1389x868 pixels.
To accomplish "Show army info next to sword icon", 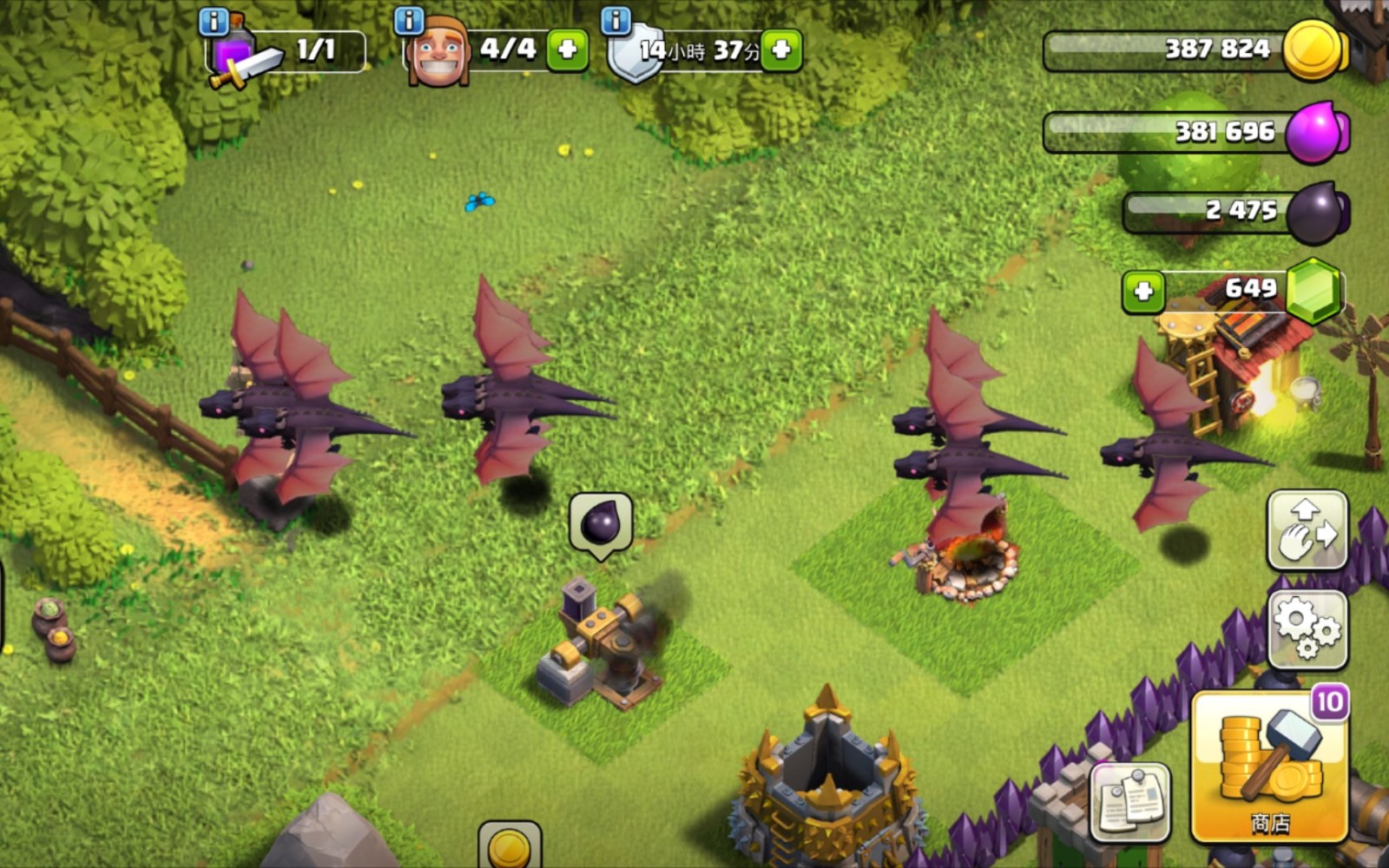I will (214, 21).
